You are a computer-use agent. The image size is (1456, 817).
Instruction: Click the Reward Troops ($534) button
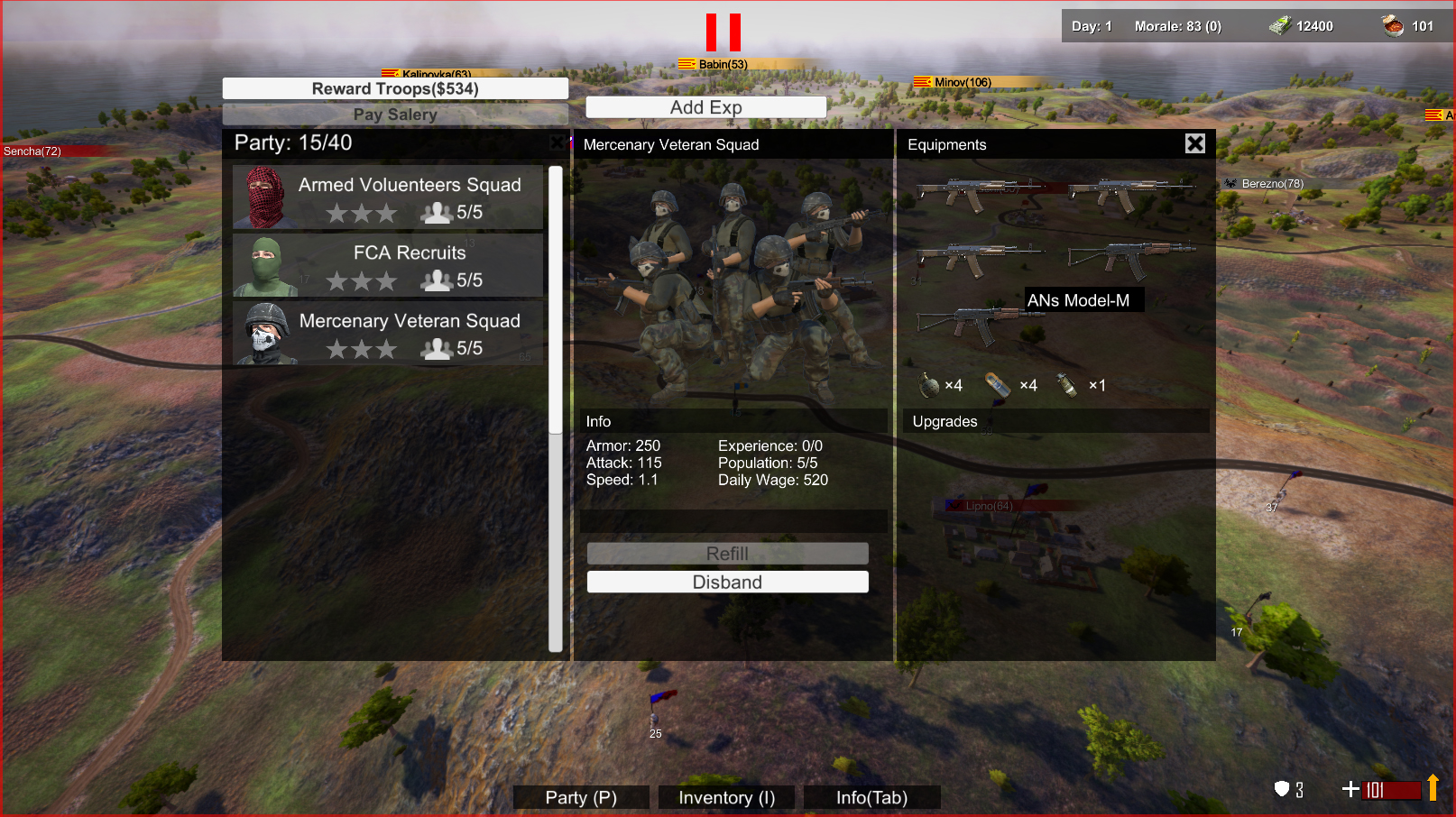click(x=394, y=87)
